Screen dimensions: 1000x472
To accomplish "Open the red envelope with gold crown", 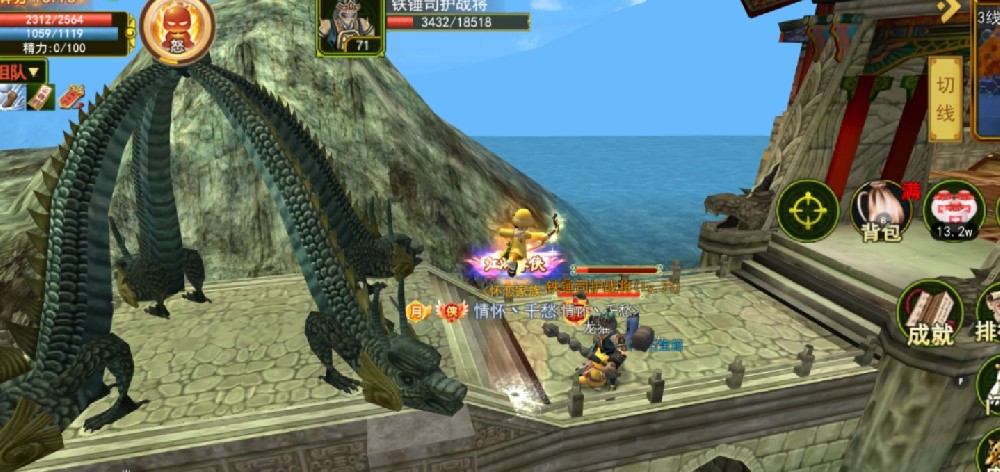I will [74, 97].
